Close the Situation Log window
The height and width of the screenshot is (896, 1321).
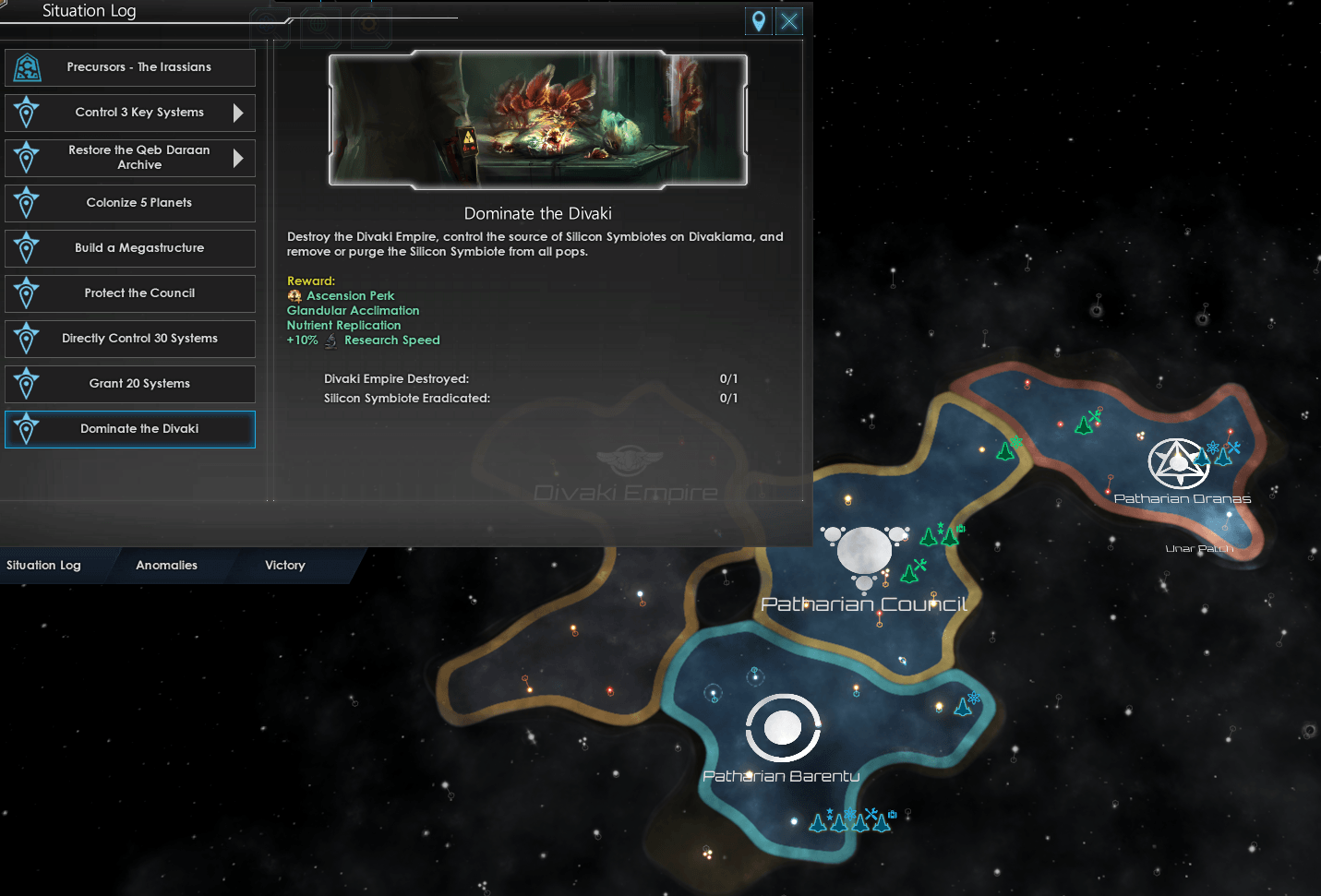point(789,21)
